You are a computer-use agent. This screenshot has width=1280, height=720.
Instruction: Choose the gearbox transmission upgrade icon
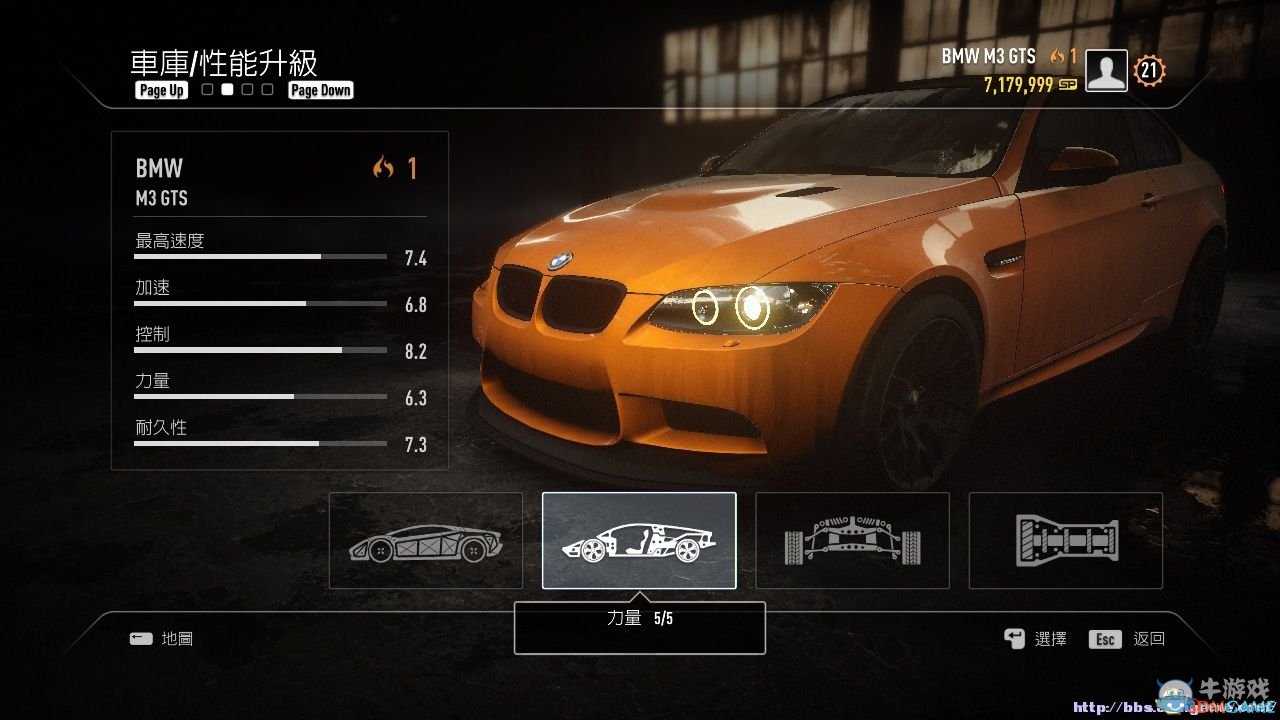coord(1065,540)
